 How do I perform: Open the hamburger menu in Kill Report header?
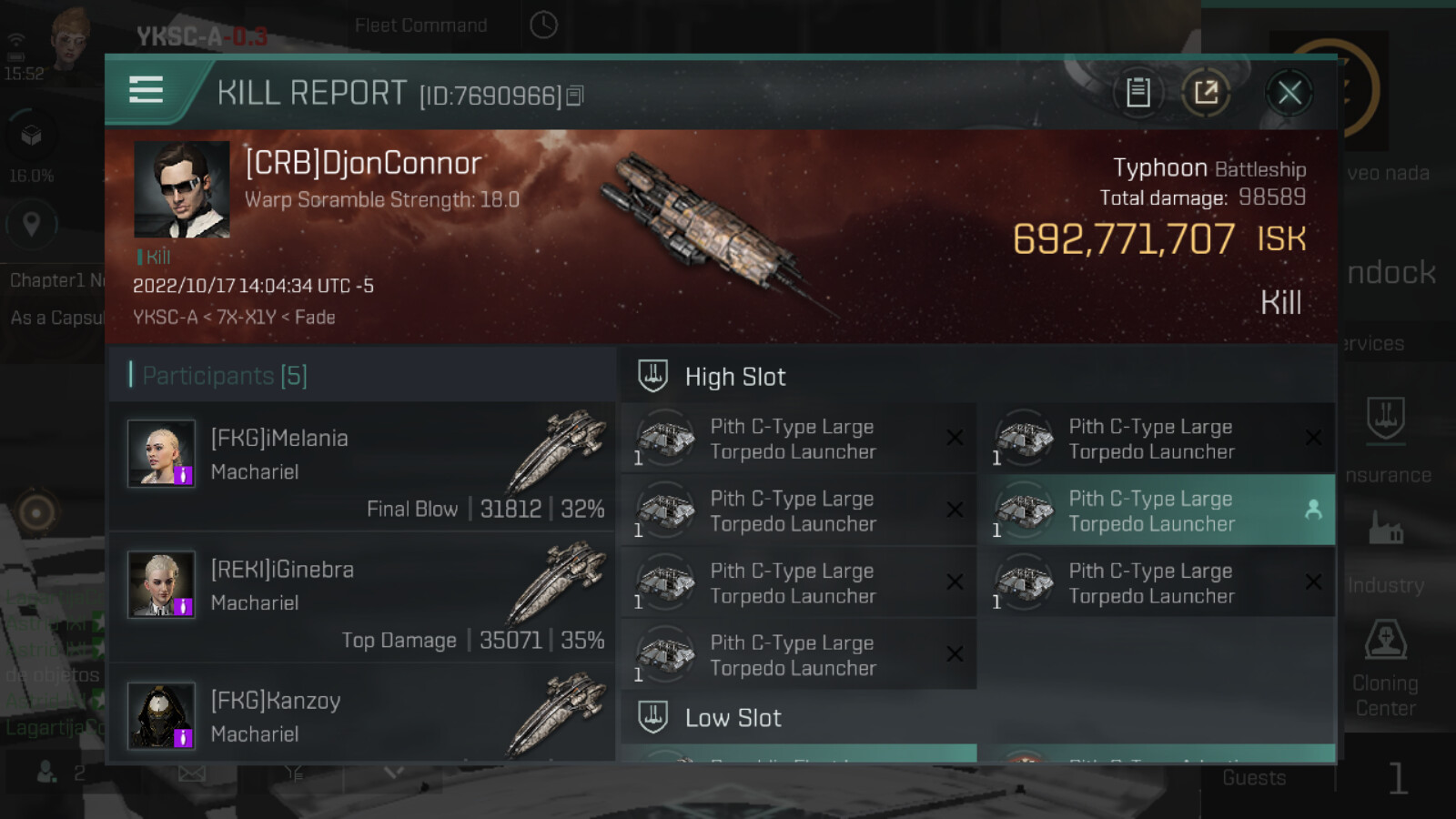146,90
